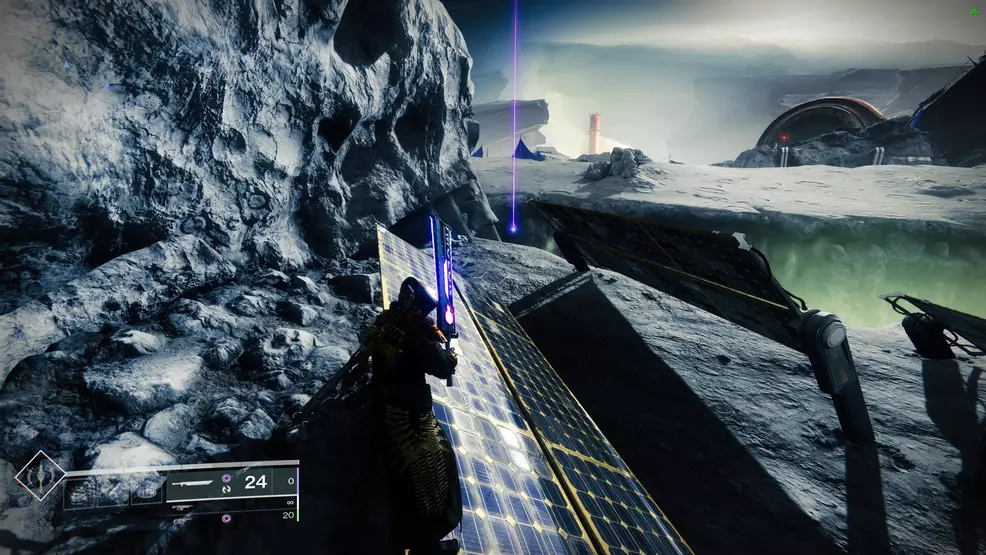
Task: Use the melee ability icon
Action: point(114,490)
